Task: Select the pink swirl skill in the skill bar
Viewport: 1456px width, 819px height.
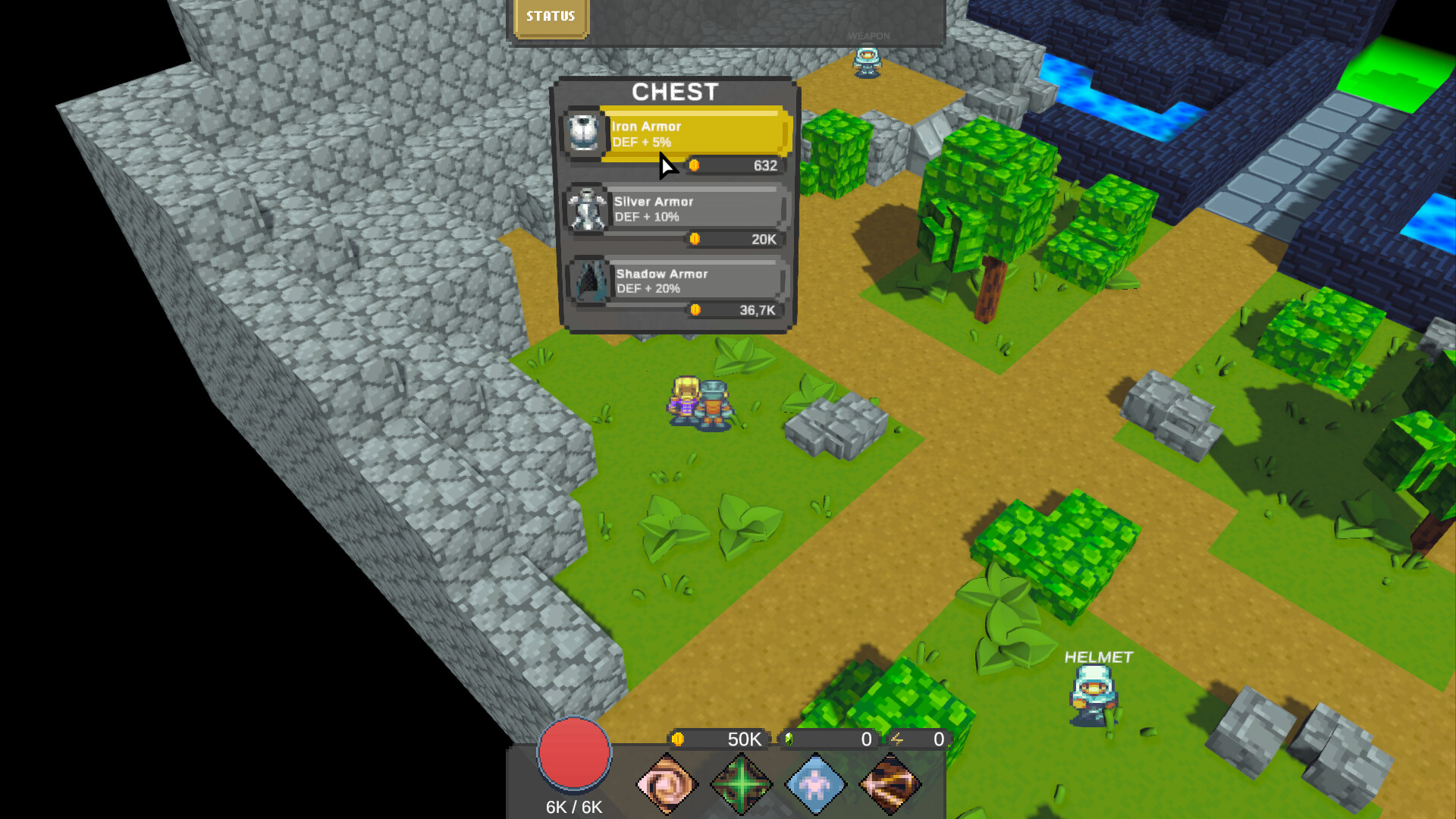Action: pos(667,785)
